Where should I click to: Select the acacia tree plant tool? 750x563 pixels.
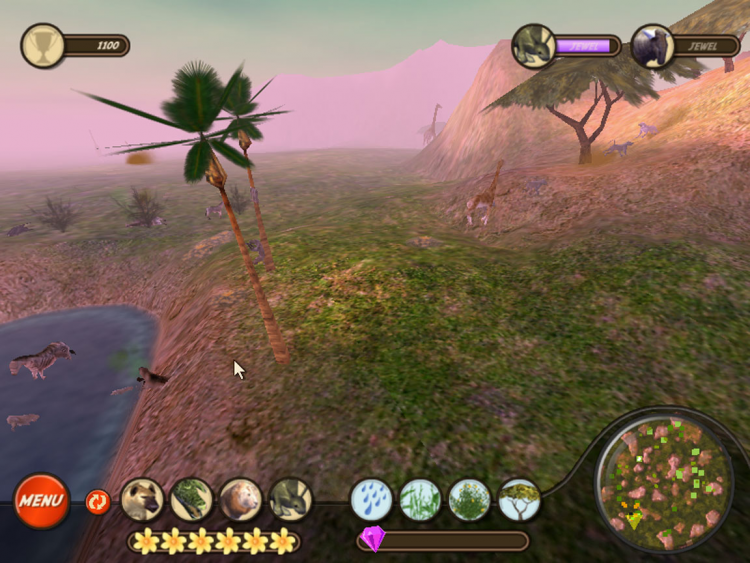[x=519, y=499]
